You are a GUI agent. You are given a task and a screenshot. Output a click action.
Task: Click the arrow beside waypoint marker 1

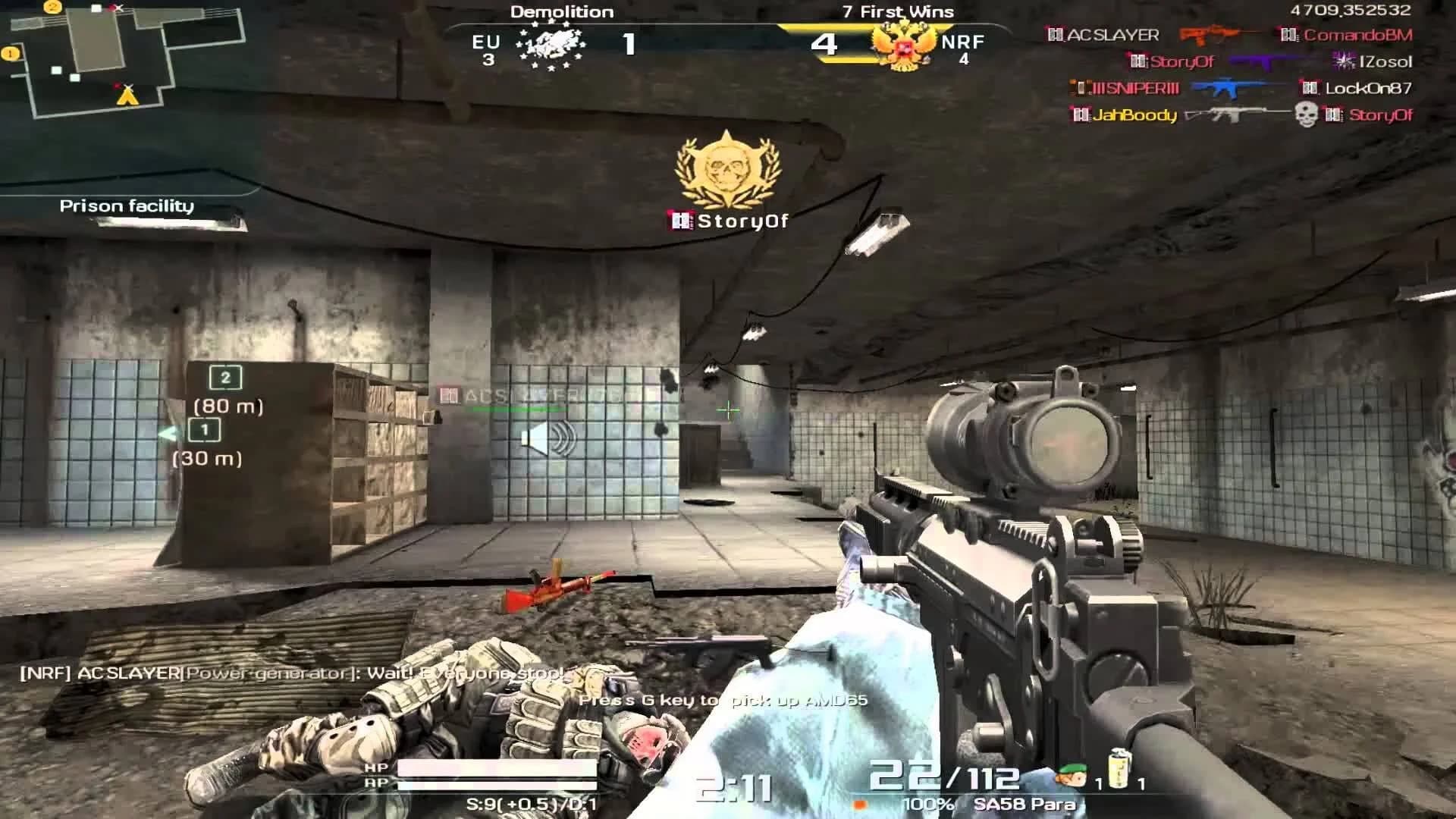[x=167, y=434]
